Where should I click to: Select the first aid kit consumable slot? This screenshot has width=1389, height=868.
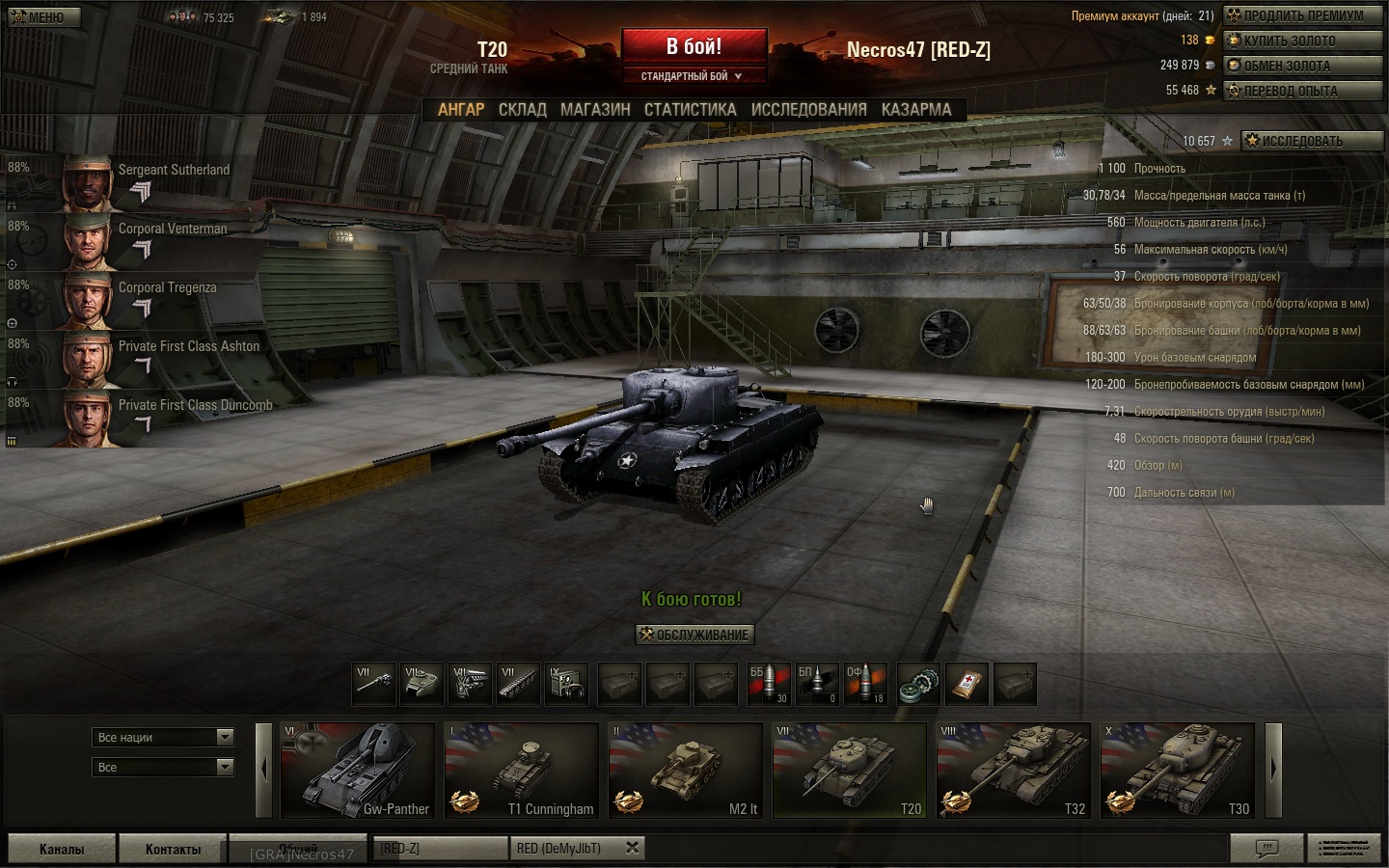(967, 685)
